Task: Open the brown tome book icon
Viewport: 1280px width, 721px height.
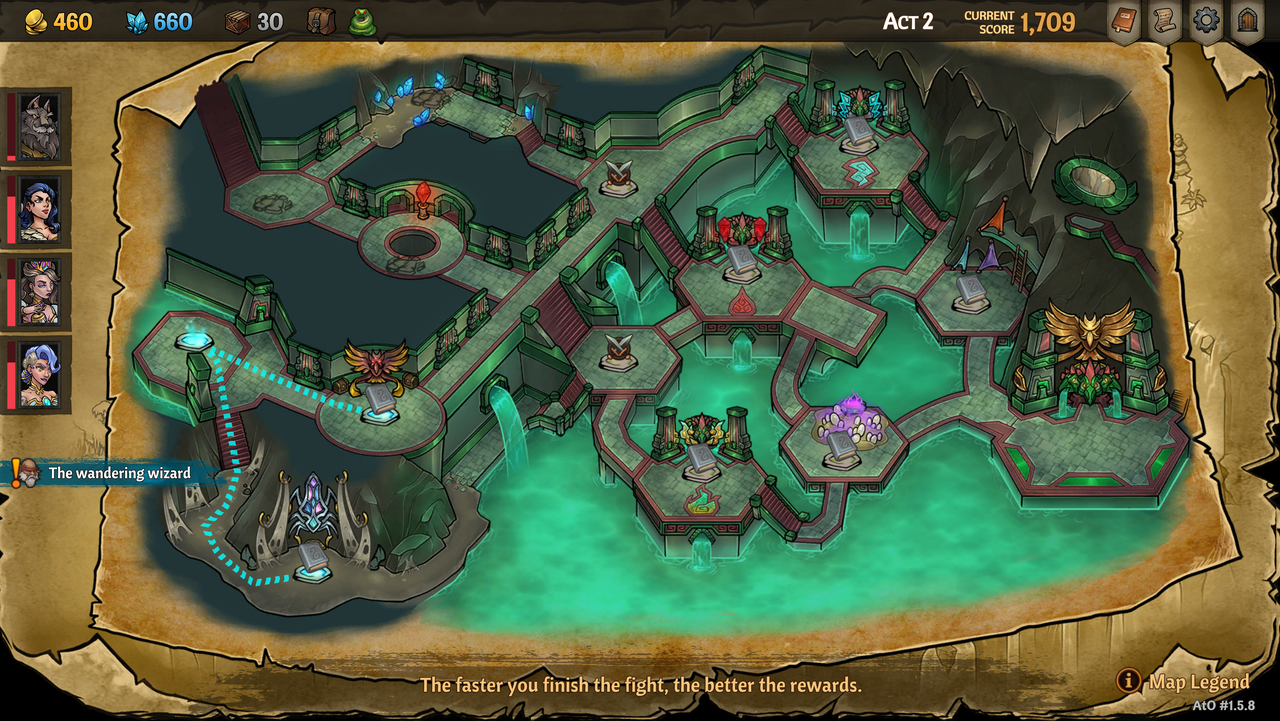Action: click(1125, 20)
